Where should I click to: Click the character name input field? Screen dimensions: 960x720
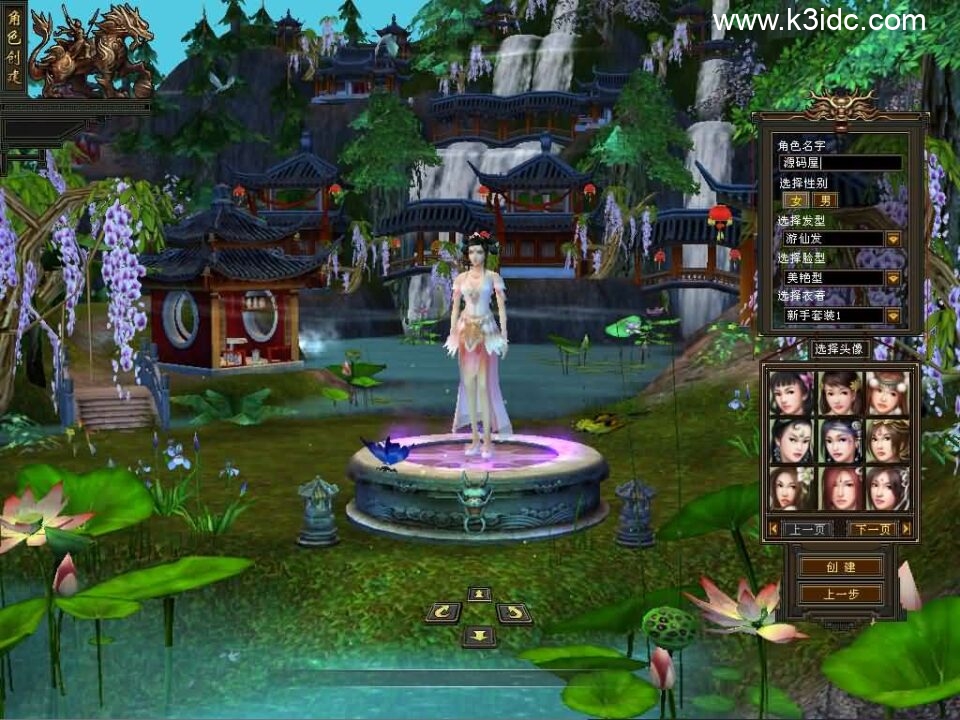click(840, 162)
